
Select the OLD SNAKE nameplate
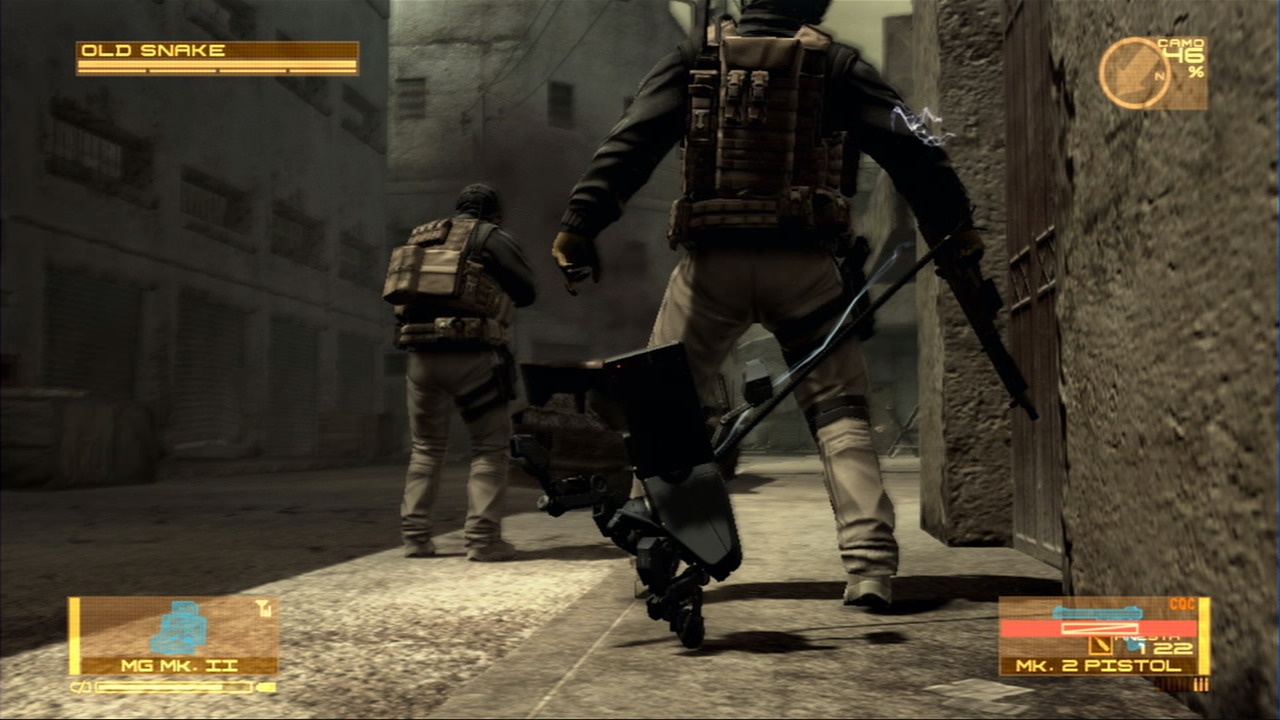[150, 47]
